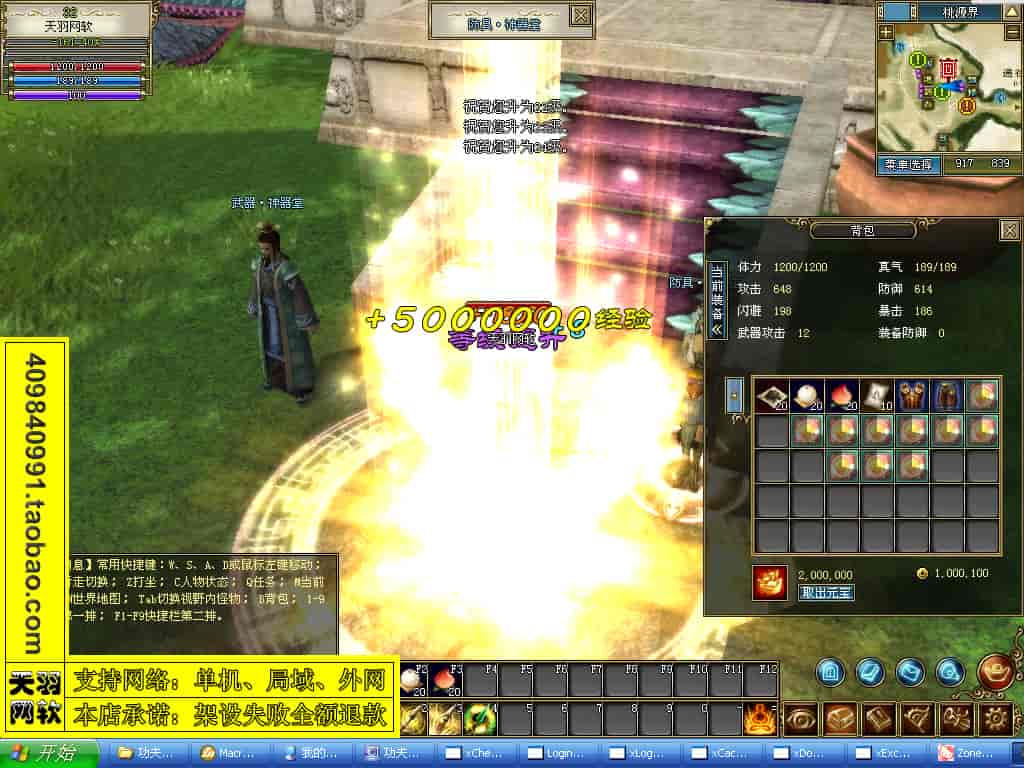
Task: Close the 防具·神器室 target panel
Action: (x=580, y=16)
